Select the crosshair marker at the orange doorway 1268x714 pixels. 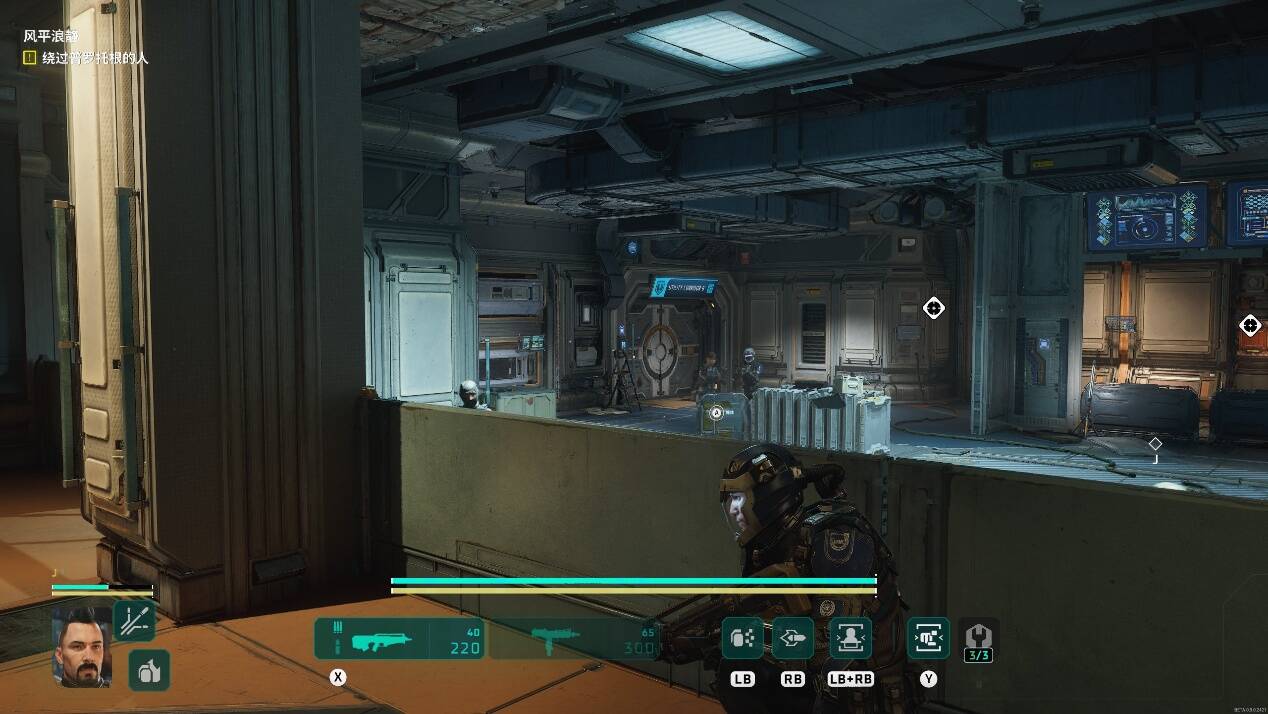1249,325
